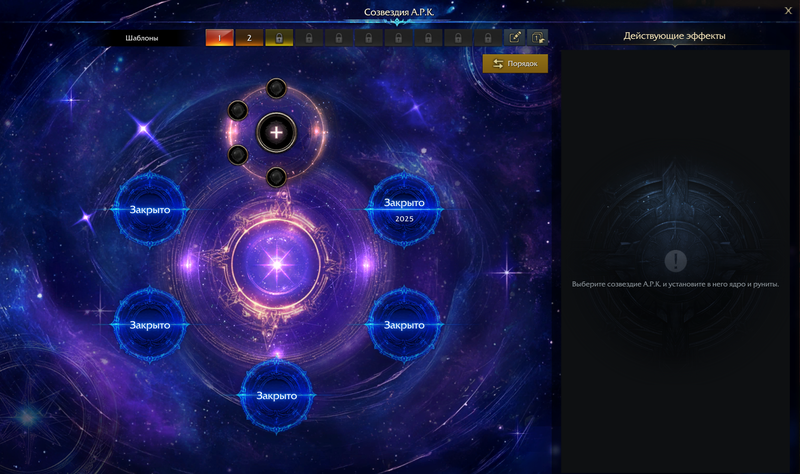The width and height of the screenshot is (800, 474).
Task: Click the template copy icon
Action: (538, 38)
